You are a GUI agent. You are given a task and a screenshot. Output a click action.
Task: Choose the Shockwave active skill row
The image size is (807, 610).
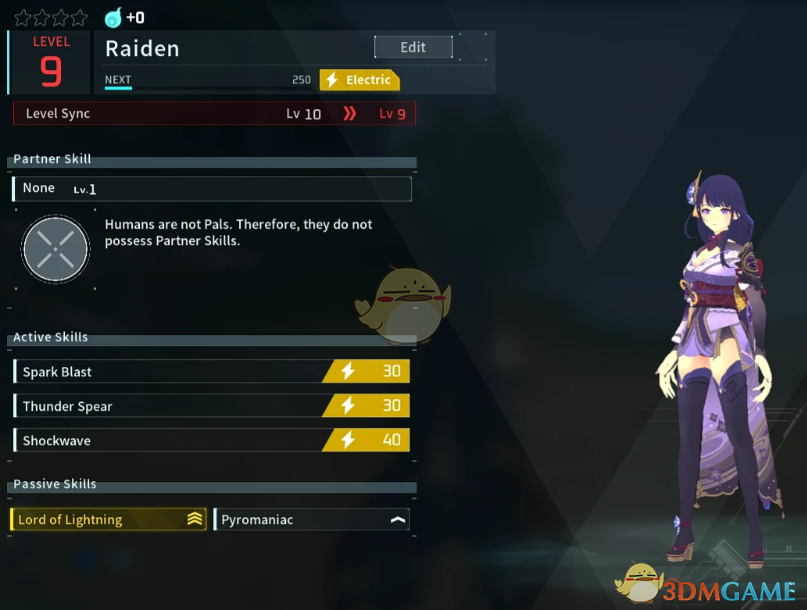(x=211, y=440)
